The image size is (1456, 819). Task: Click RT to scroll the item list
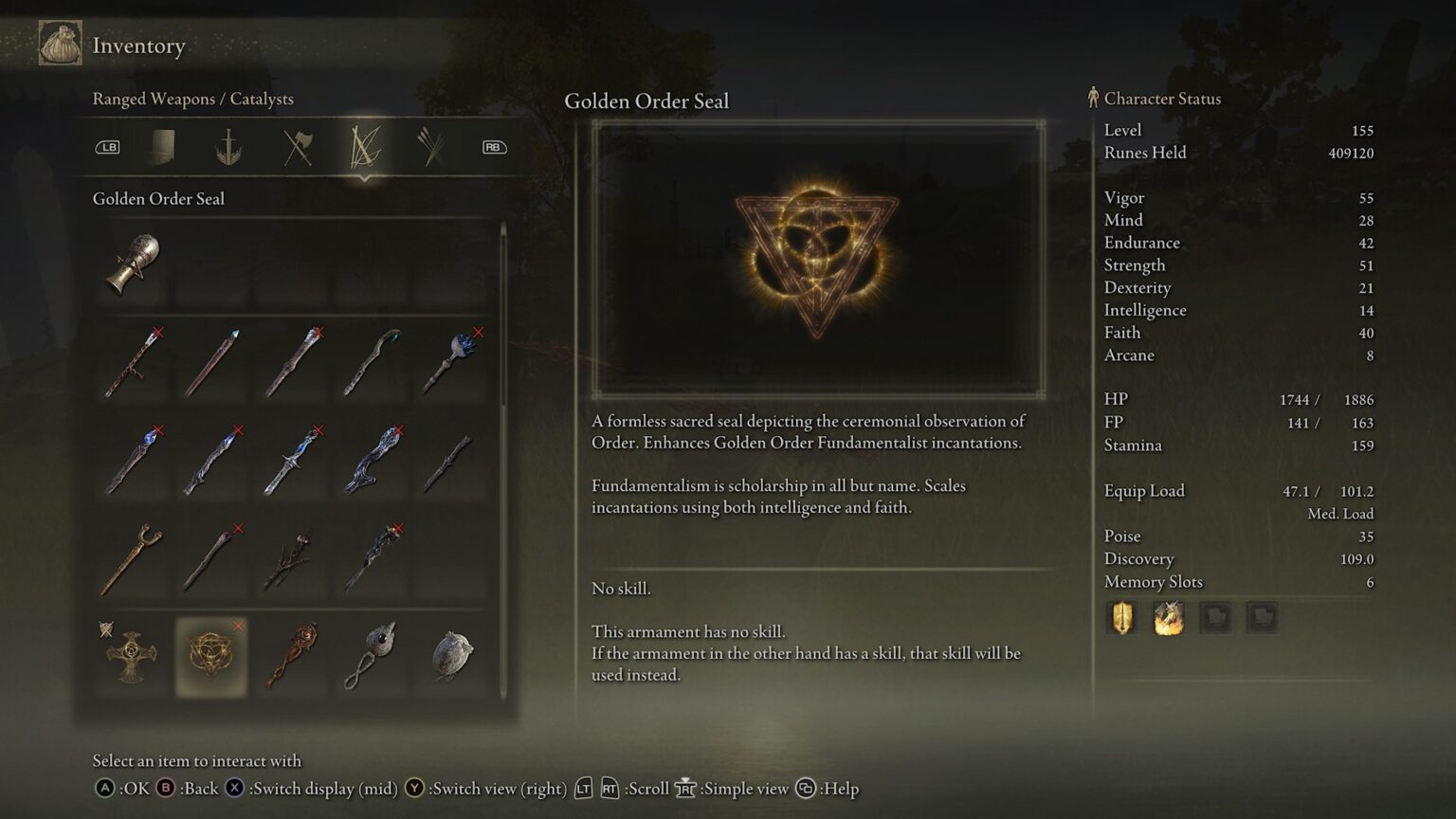(x=611, y=788)
